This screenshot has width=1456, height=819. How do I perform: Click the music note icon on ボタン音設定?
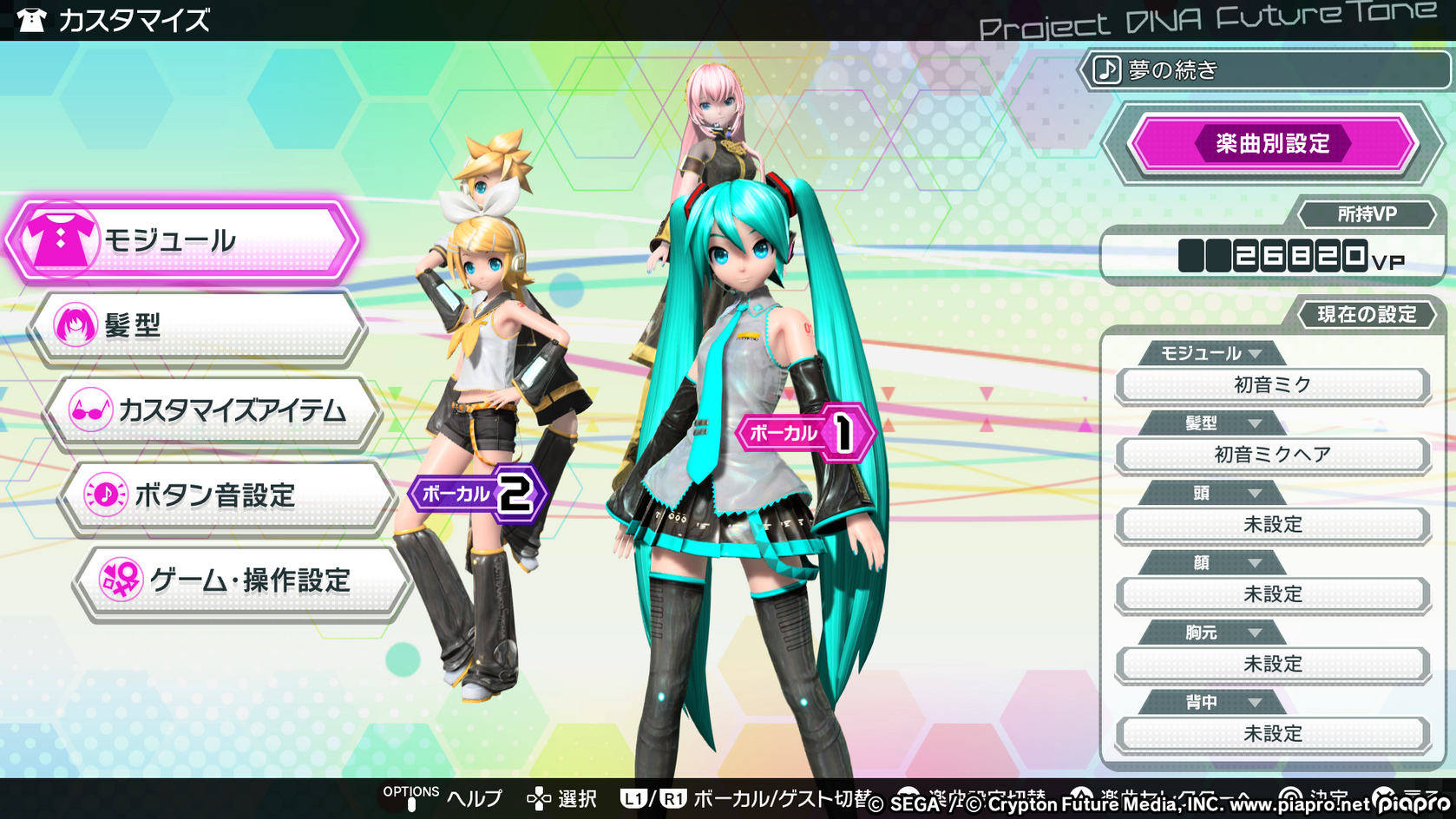click(104, 493)
